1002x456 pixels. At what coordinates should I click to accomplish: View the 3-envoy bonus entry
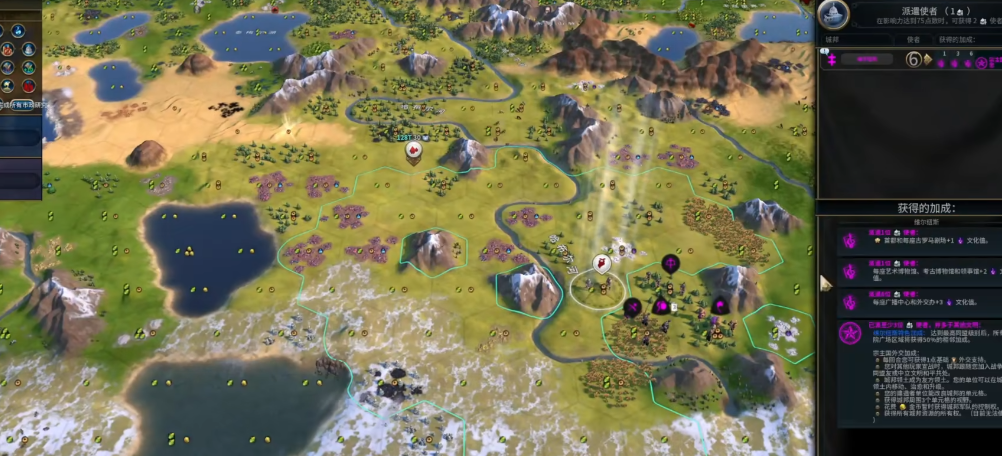[919, 270]
